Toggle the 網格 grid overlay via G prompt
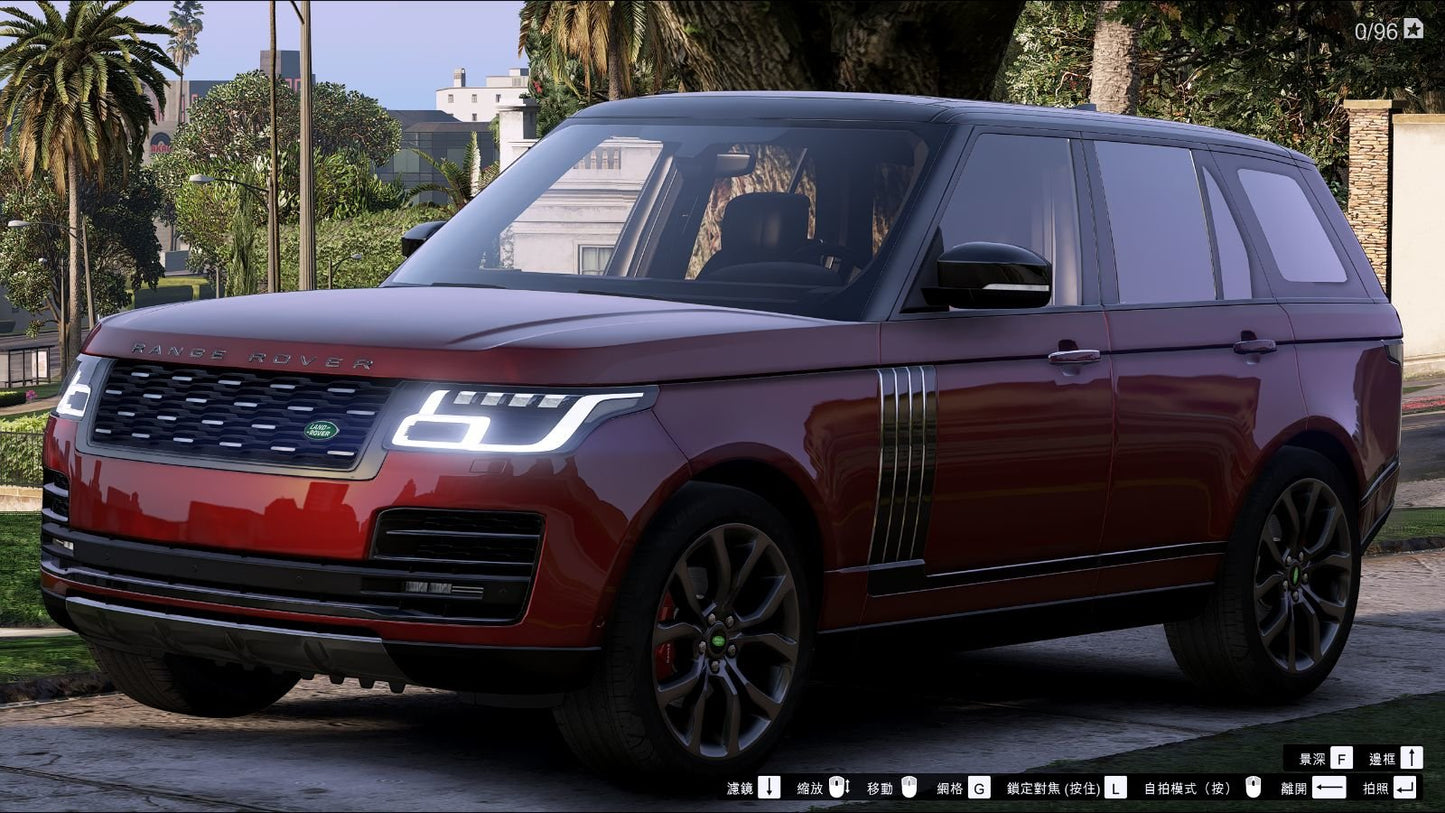The image size is (1445, 813). click(980, 788)
